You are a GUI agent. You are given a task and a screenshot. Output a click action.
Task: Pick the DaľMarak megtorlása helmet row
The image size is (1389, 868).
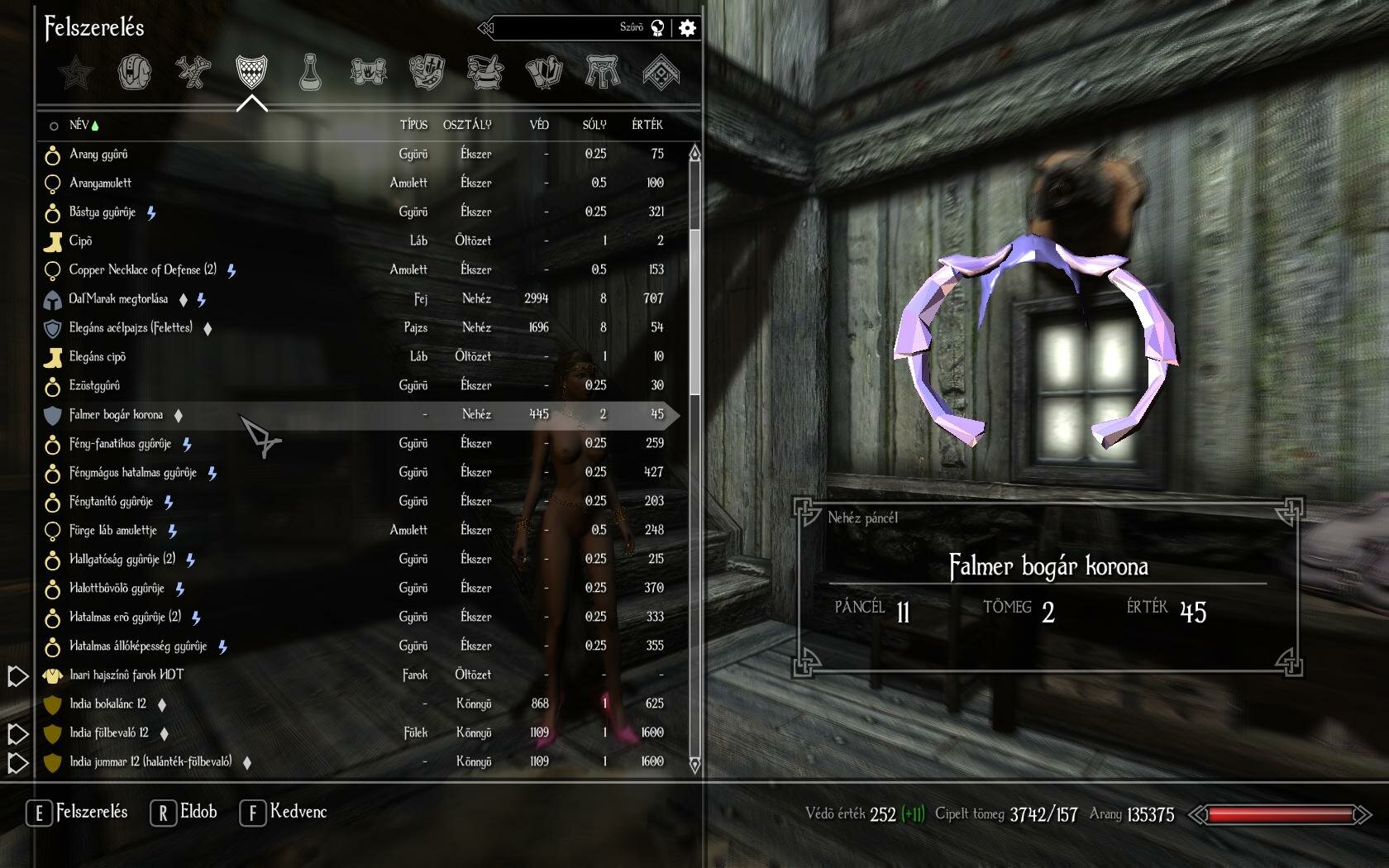click(x=118, y=298)
